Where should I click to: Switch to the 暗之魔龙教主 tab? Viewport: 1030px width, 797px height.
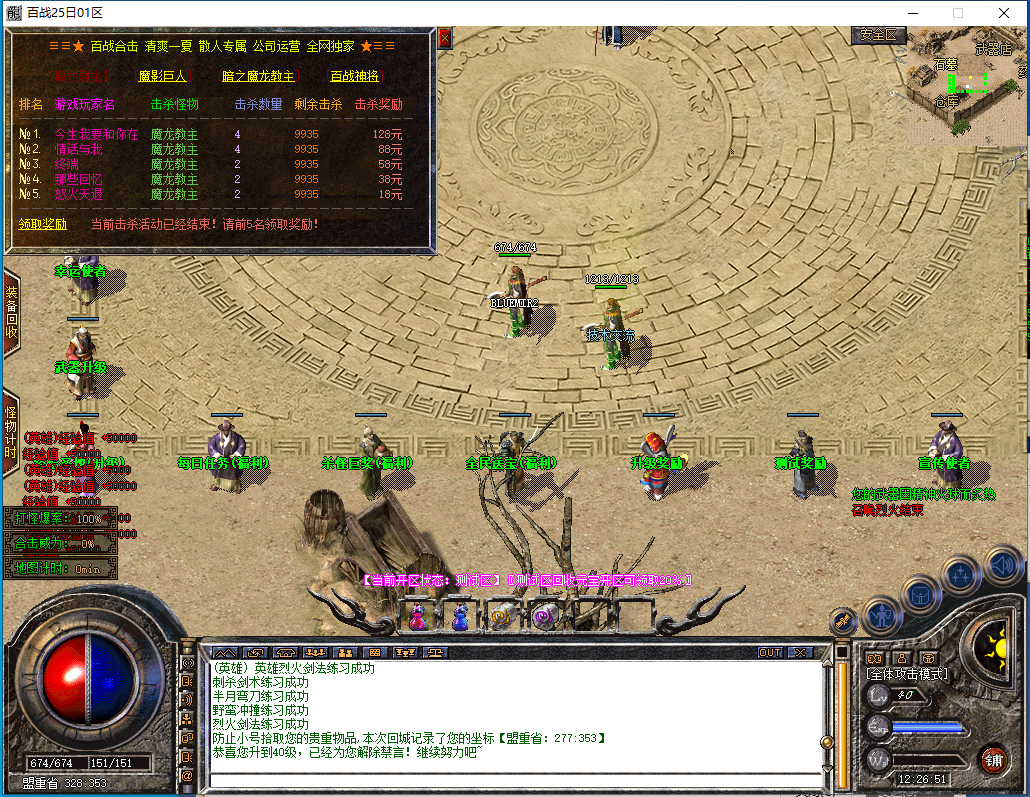[x=258, y=76]
